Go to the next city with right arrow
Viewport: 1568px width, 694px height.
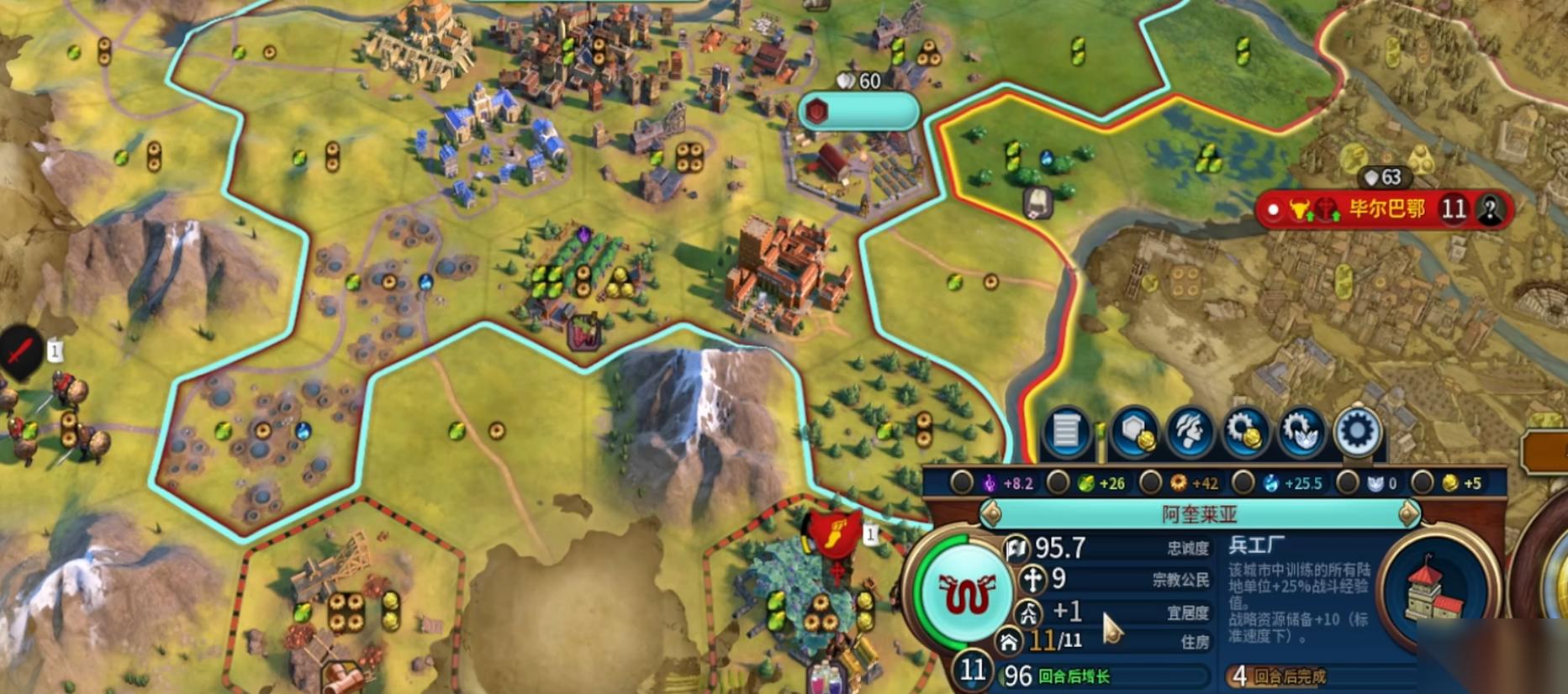click(x=1409, y=513)
